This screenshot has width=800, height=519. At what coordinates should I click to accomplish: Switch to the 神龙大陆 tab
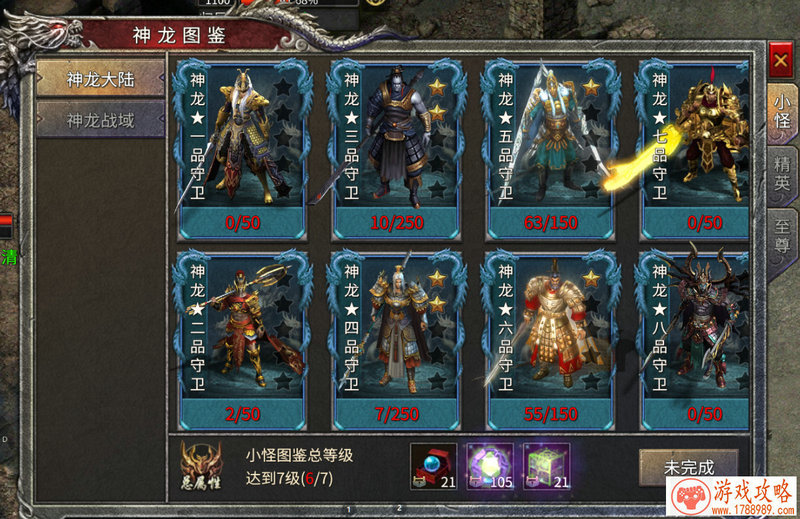(100, 79)
